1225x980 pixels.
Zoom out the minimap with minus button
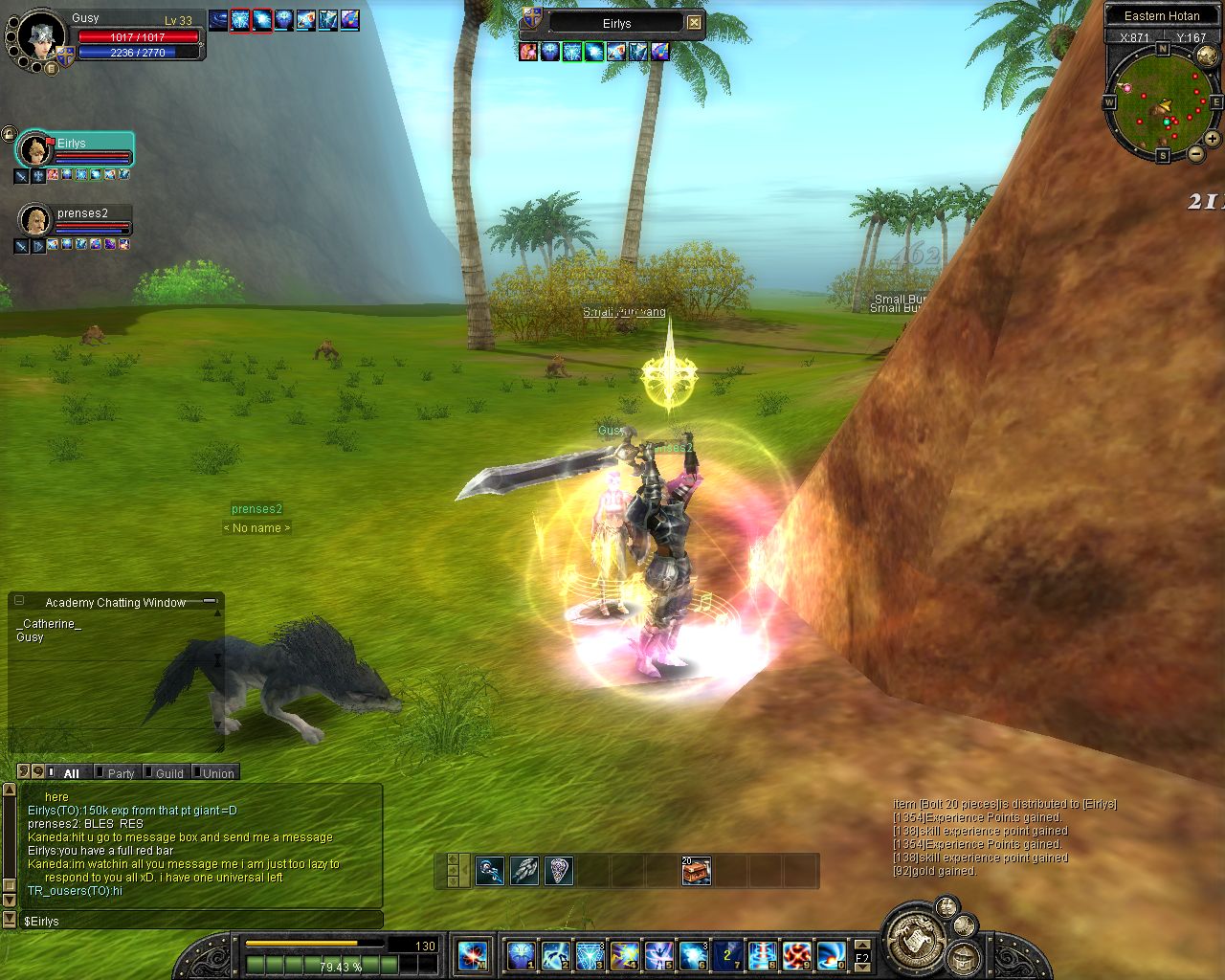(1196, 154)
